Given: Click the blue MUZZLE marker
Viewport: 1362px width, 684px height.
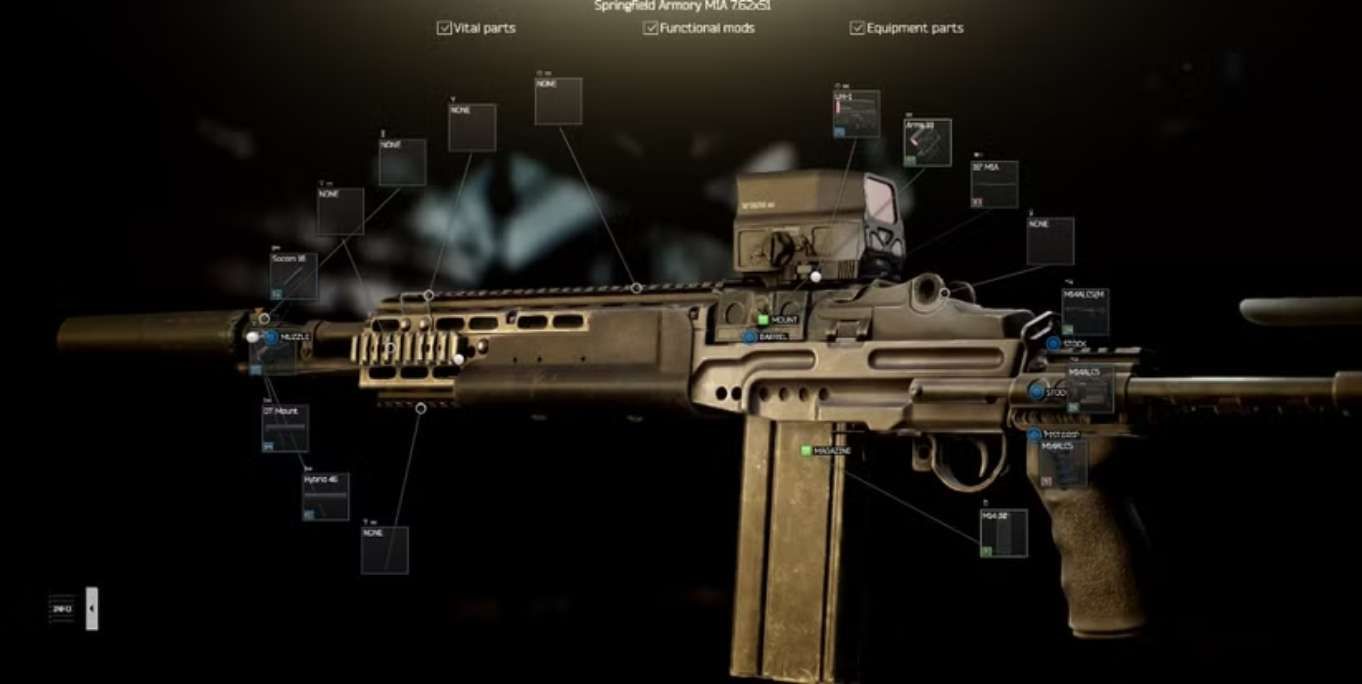Looking at the screenshot, I should coord(270,338).
